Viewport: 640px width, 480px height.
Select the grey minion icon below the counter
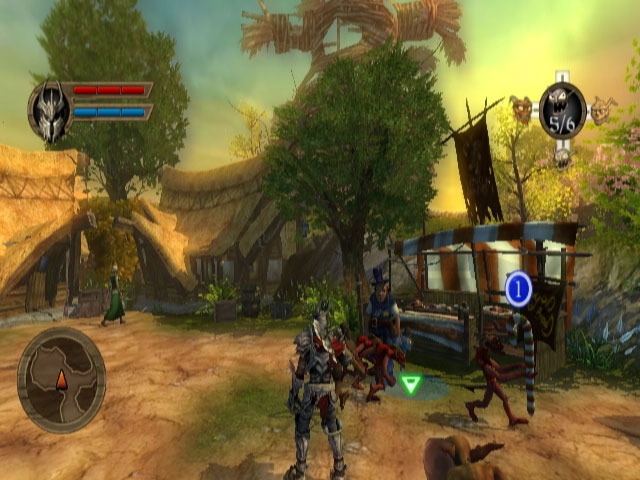[x=562, y=156]
